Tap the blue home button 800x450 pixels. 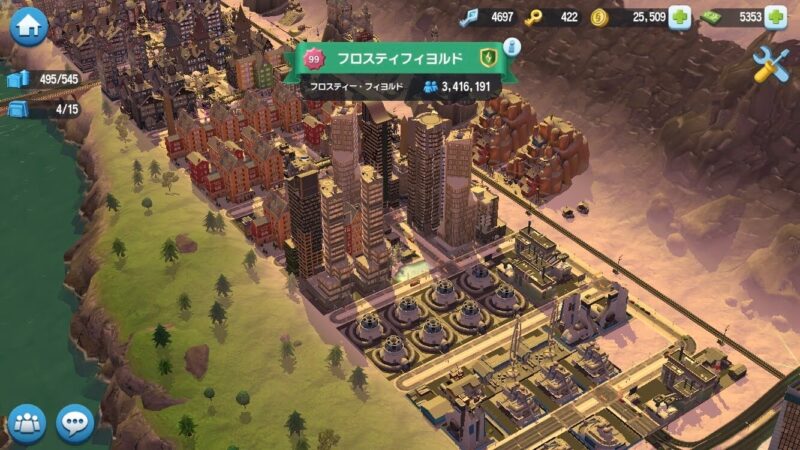[28, 27]
